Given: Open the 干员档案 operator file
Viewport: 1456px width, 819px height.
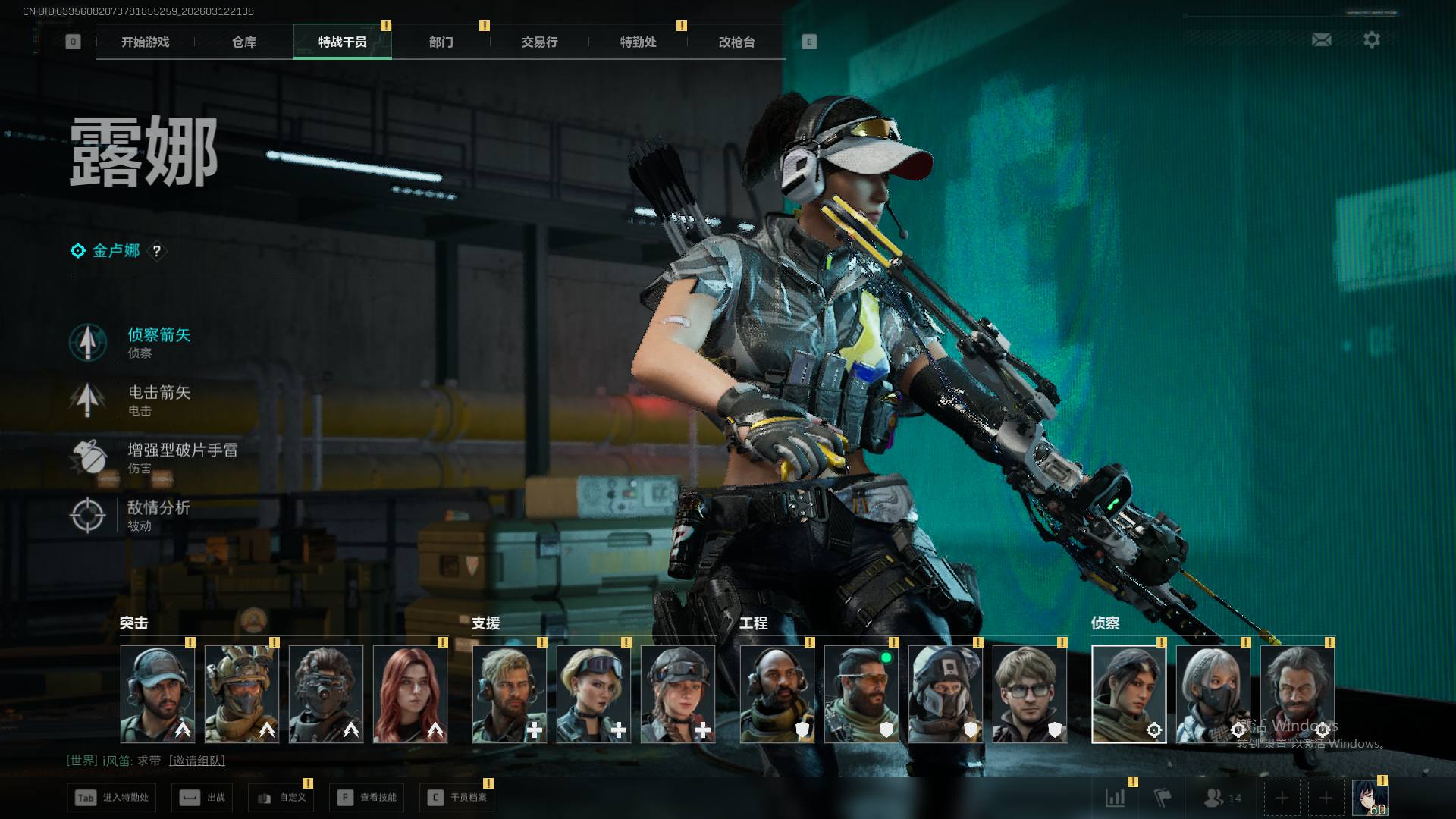Looking at the screenshot, I should (457, 798).
